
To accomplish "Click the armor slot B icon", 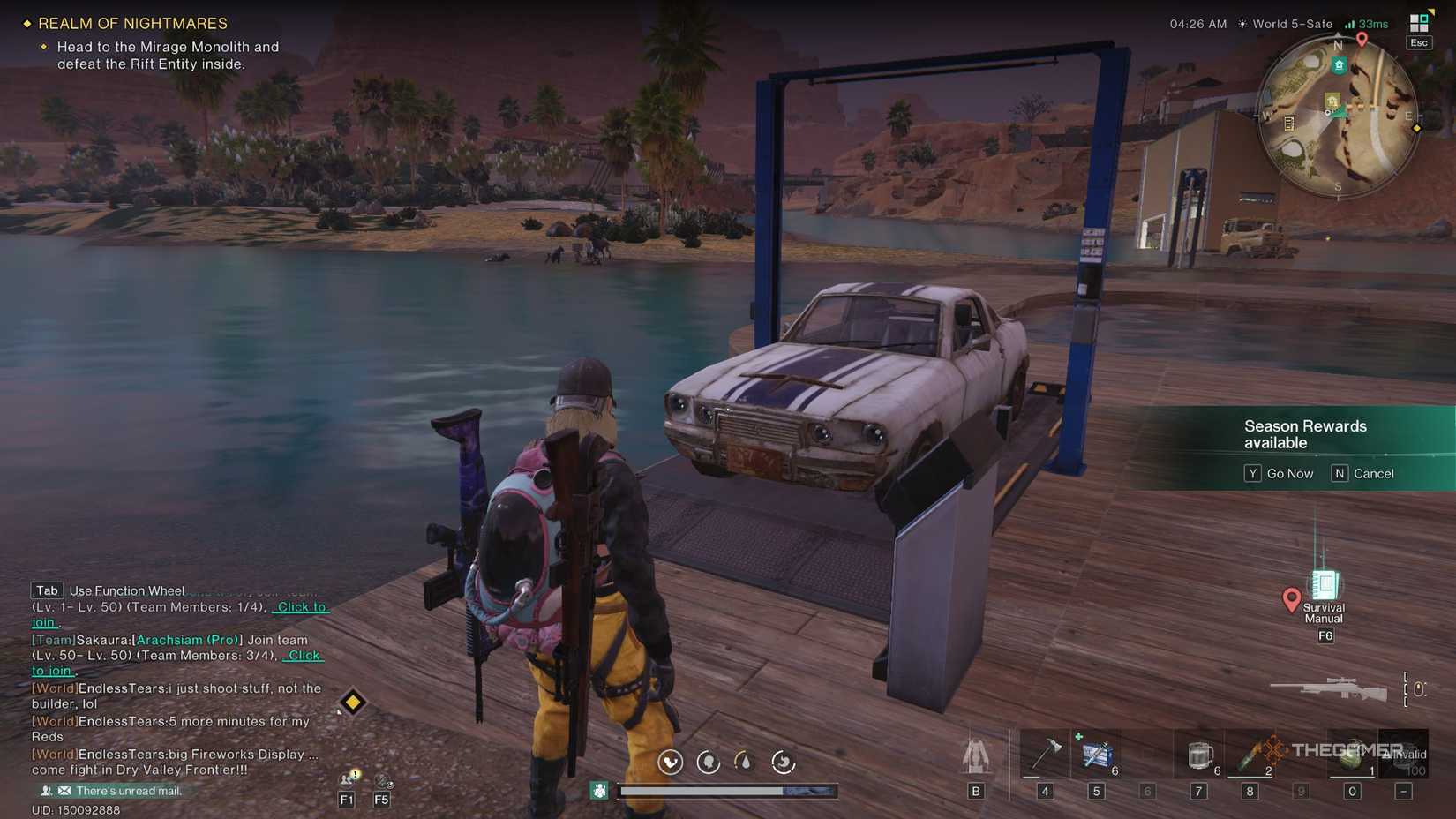I will click(977, 759).
